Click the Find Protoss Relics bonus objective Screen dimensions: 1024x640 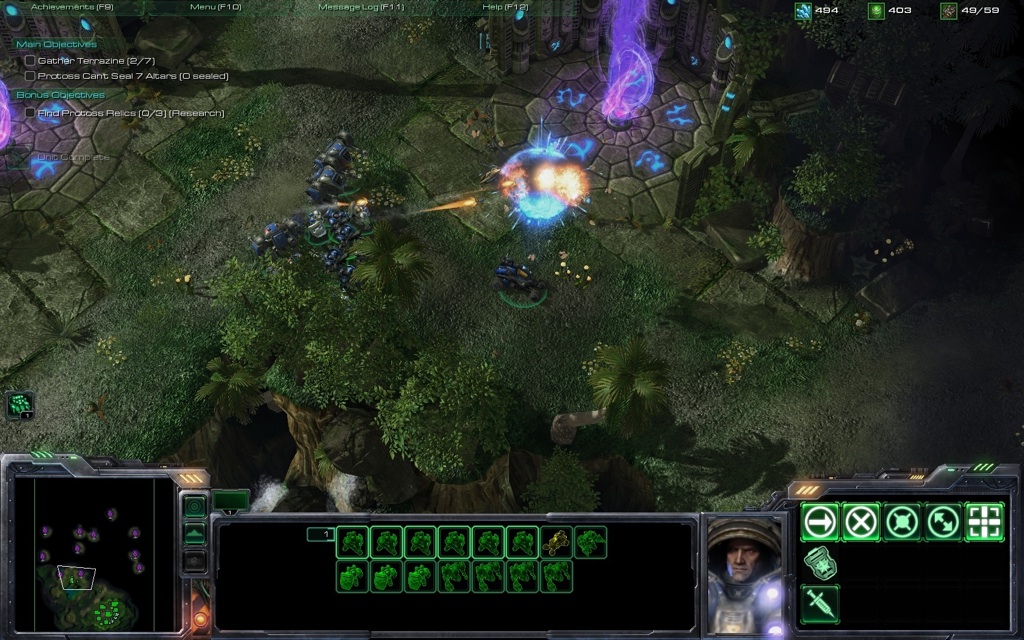(130, 113)
